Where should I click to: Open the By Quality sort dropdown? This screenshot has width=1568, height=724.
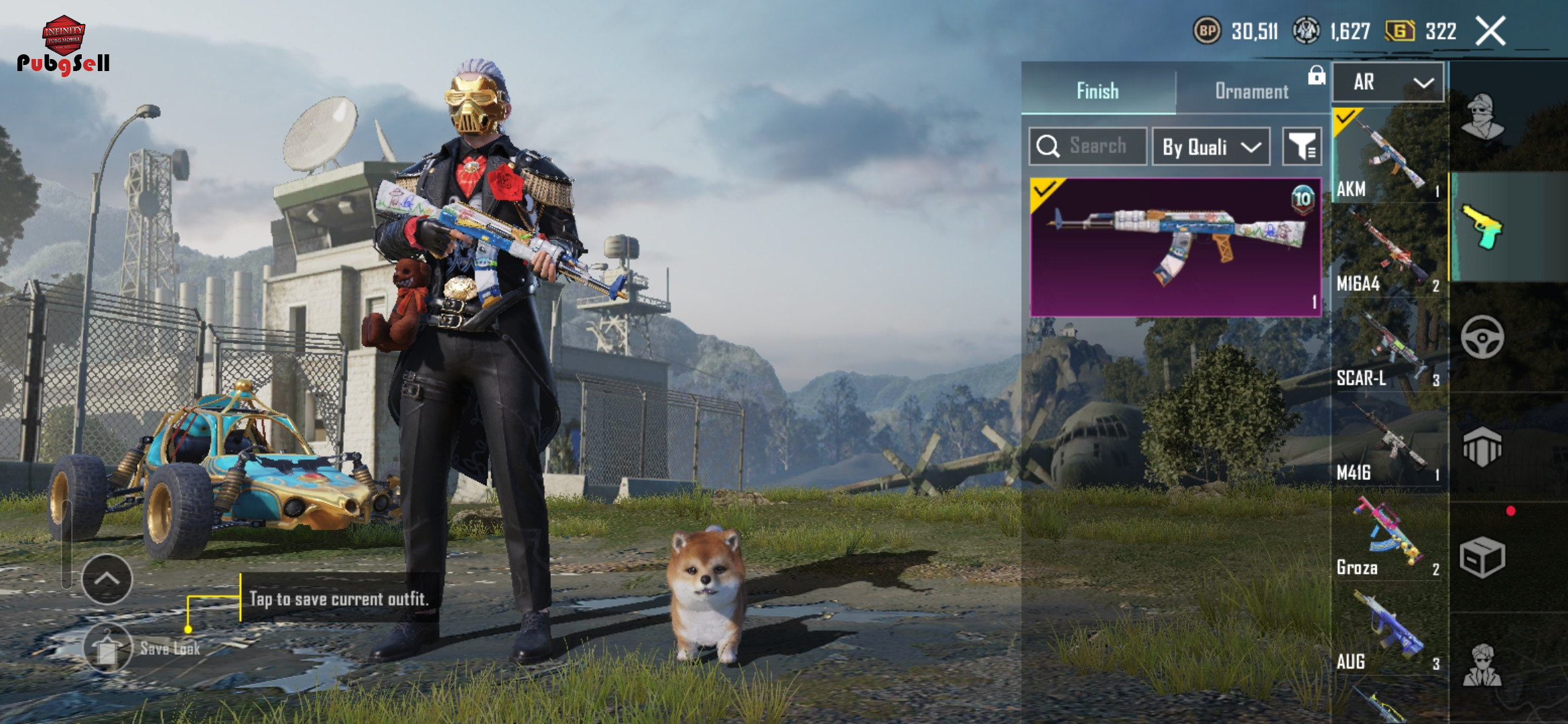(x=1211, y=146)
